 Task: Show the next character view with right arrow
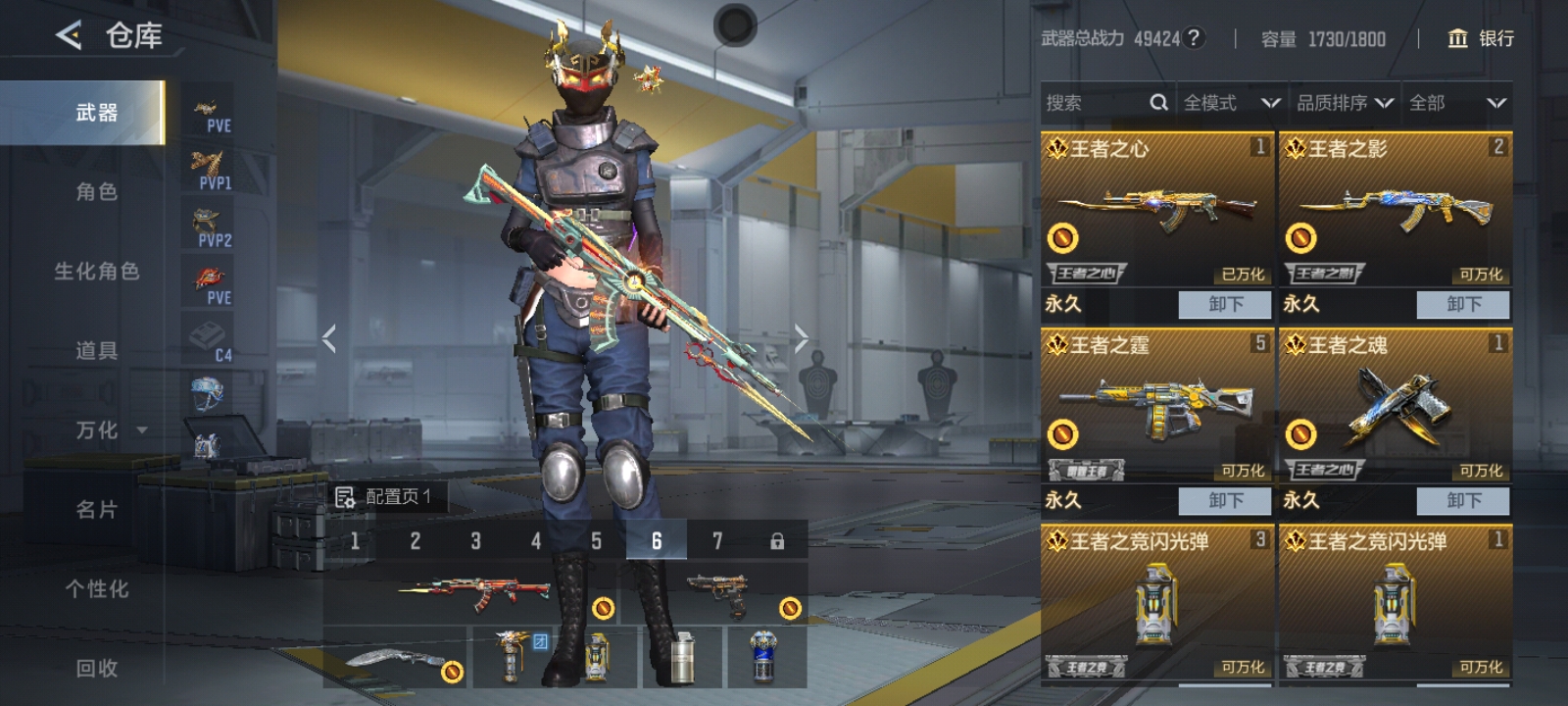tap(801, 339)
